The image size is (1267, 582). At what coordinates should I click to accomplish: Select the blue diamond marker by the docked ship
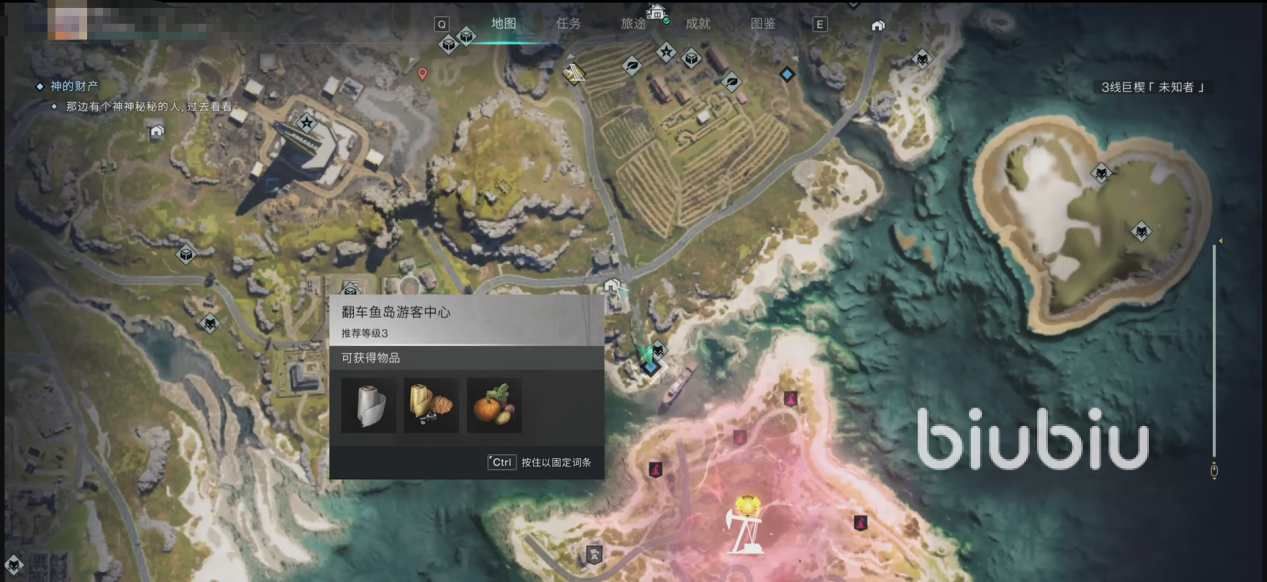point(651,368)
